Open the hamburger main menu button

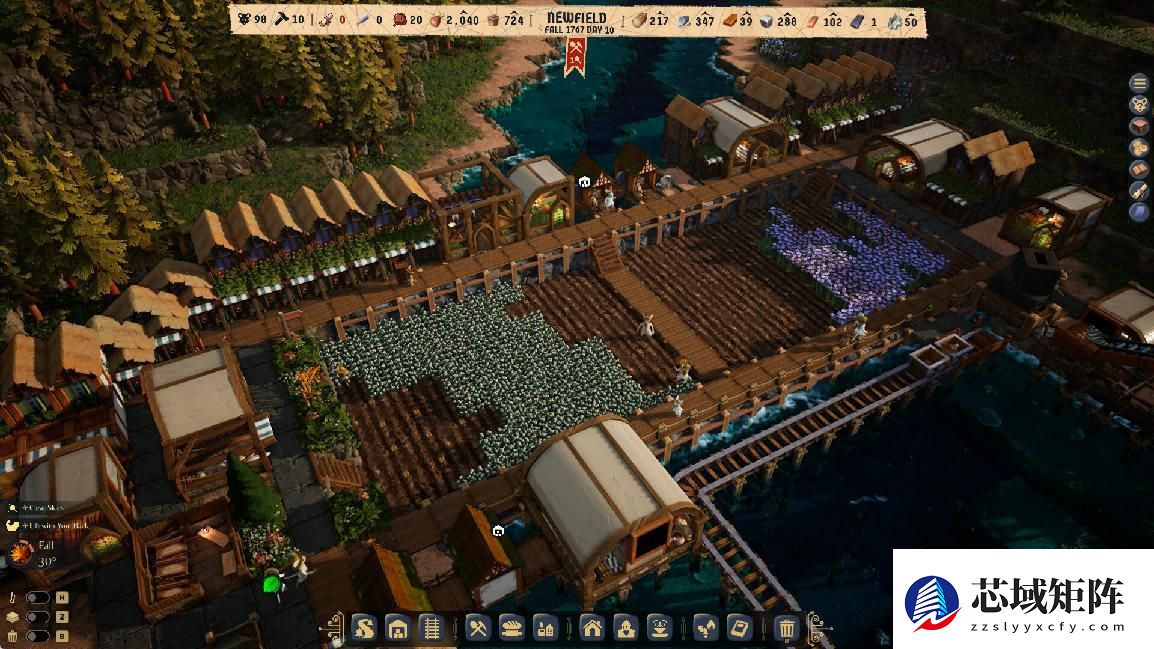coord(1138,82)
